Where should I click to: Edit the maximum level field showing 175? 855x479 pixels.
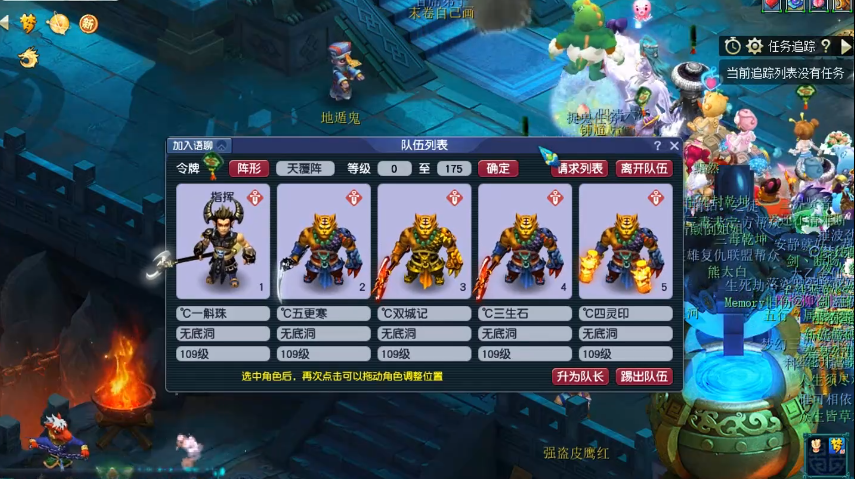click(x=454, y=168)
